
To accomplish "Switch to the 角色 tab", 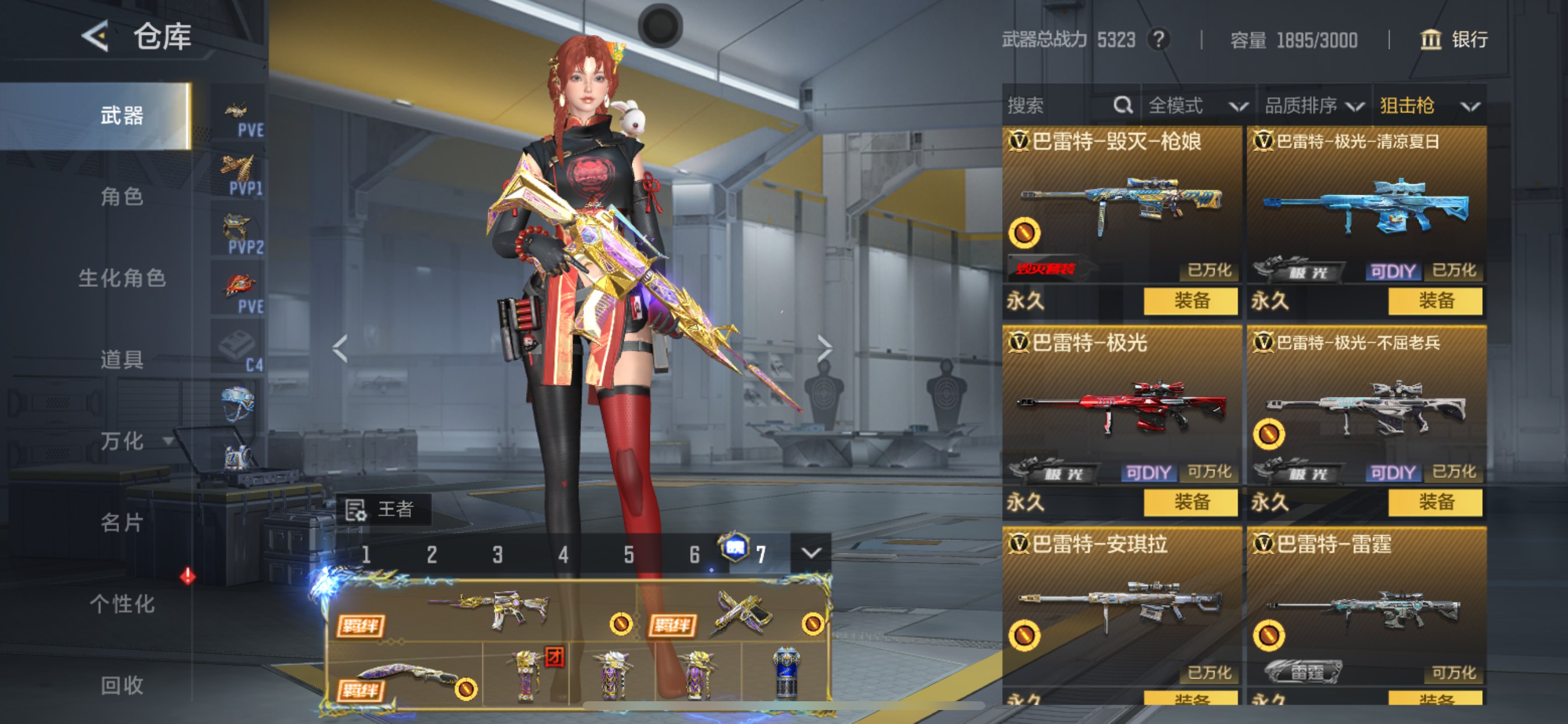I will click(x=122, y=198).
